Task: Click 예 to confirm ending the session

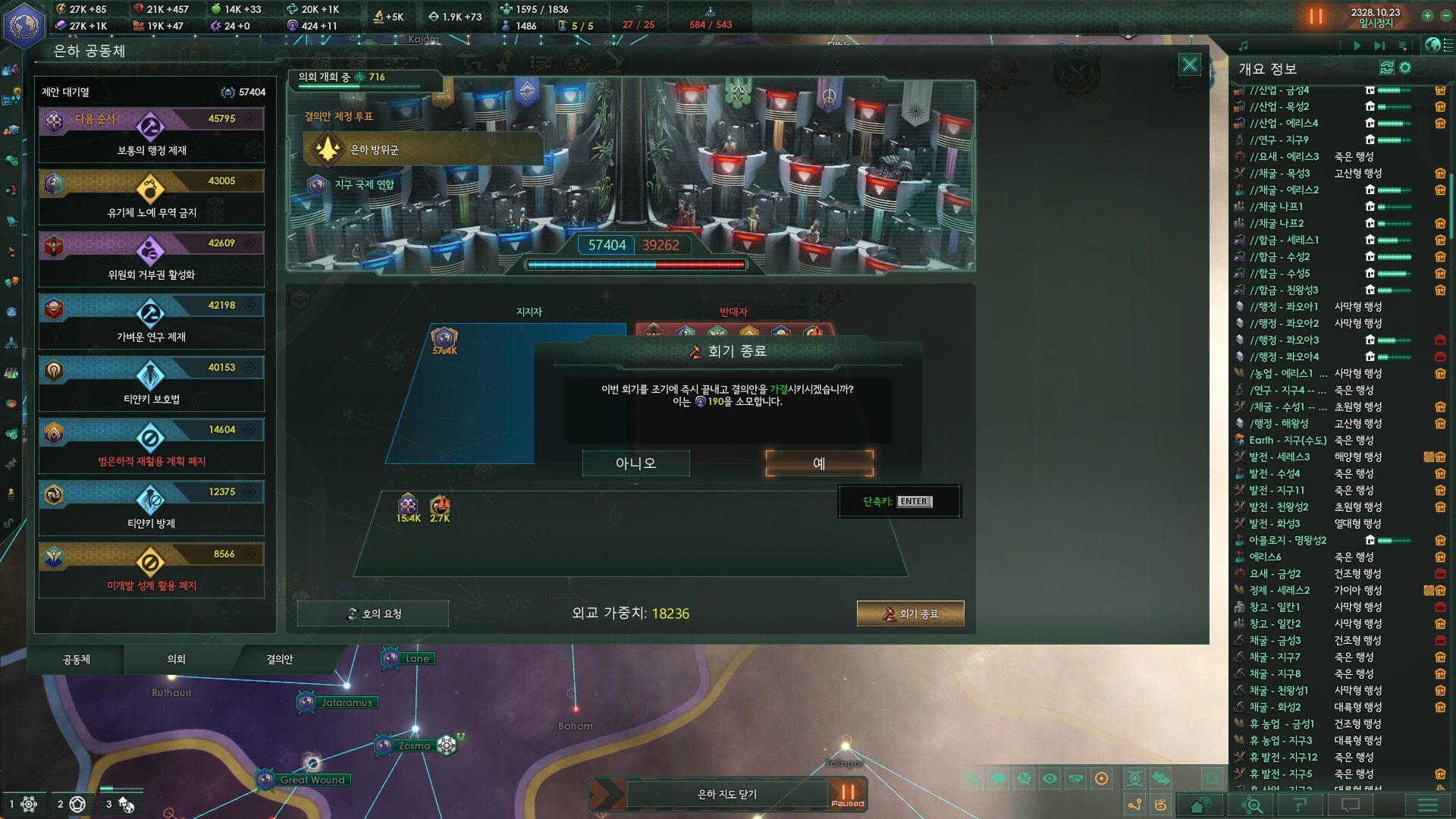Action: point(818,463)
